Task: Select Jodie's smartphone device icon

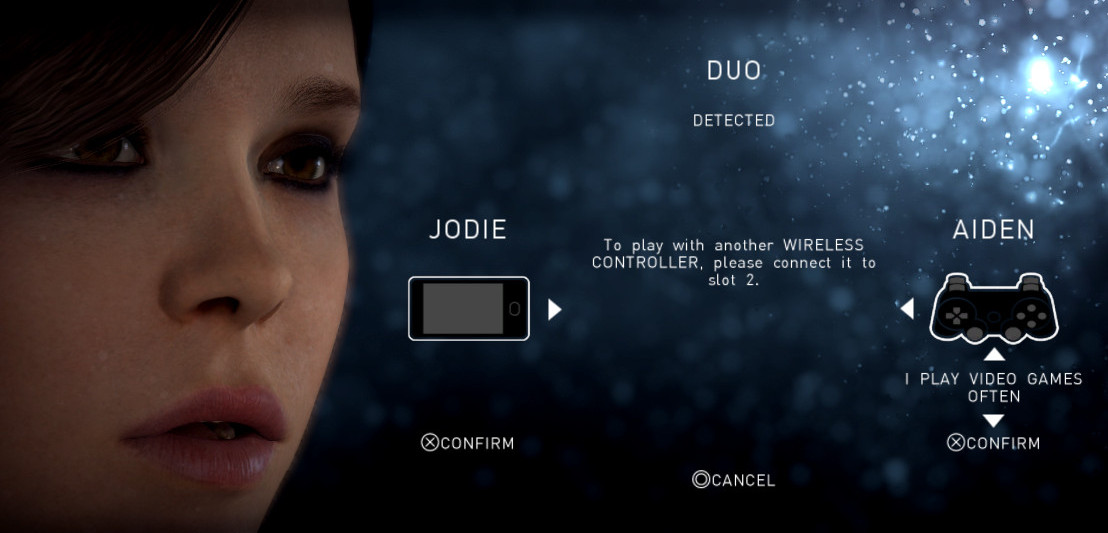Action: click(x=468, y=308)
